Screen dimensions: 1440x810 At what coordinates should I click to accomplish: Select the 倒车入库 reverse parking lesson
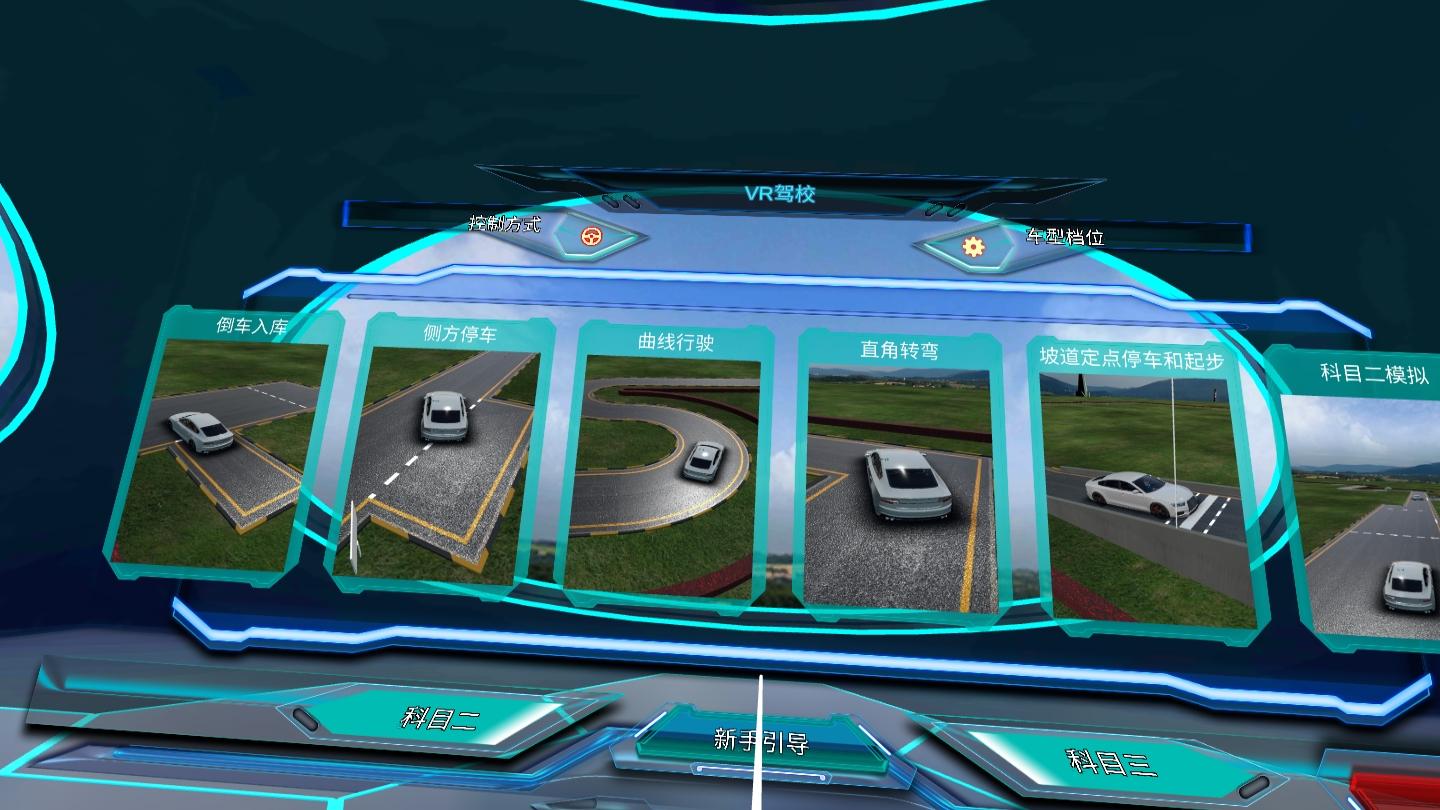pos(222,445)
